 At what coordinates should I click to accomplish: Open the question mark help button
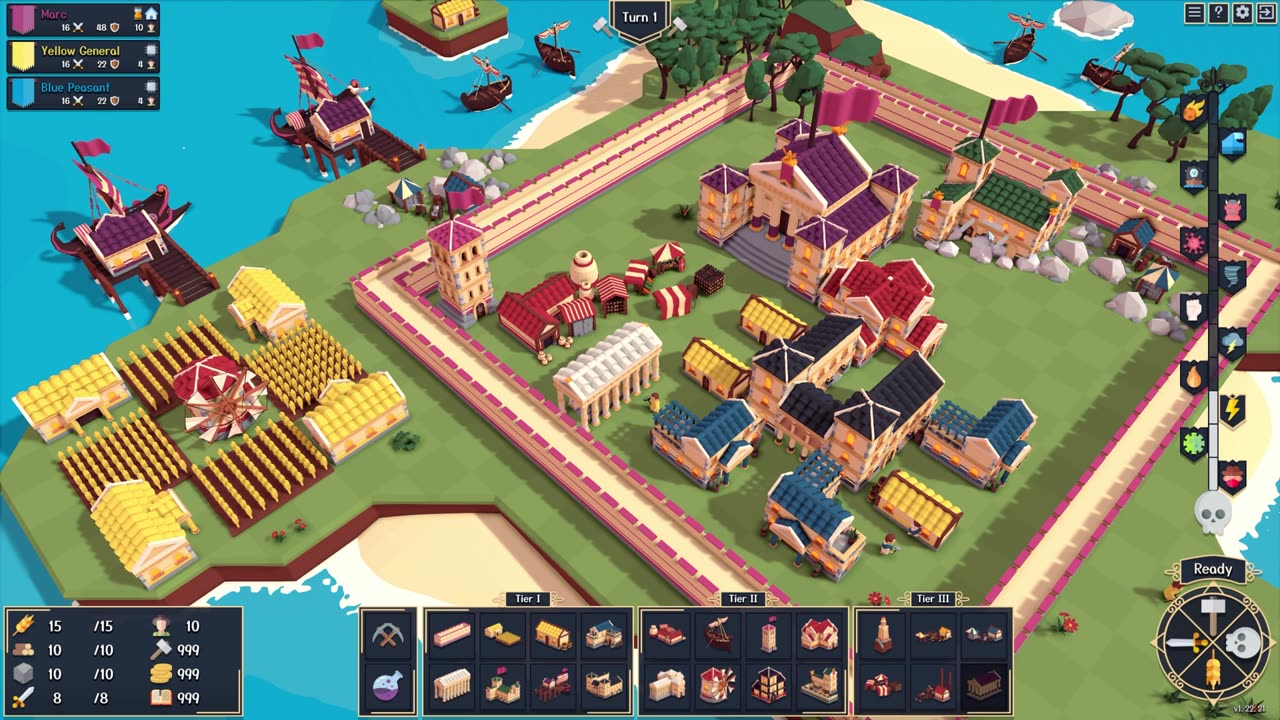[x=1218, y=13]
